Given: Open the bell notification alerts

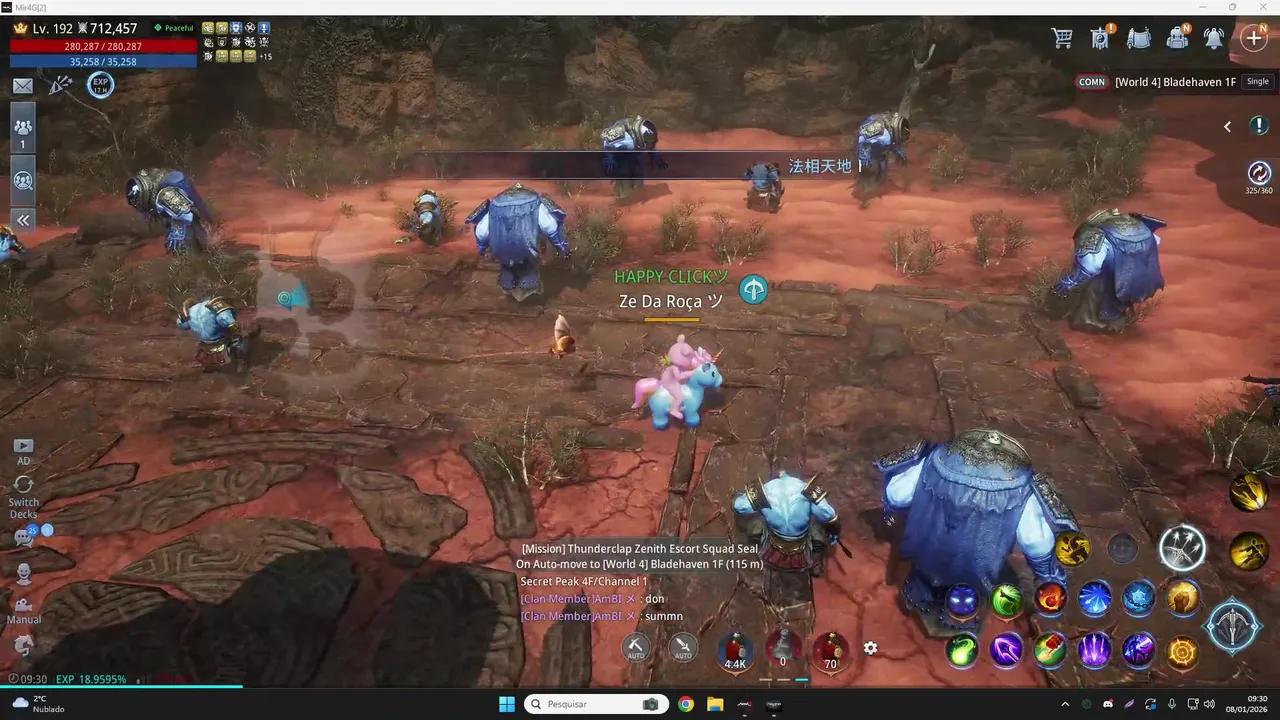Looking at the screenshot, I should 1214,37.
